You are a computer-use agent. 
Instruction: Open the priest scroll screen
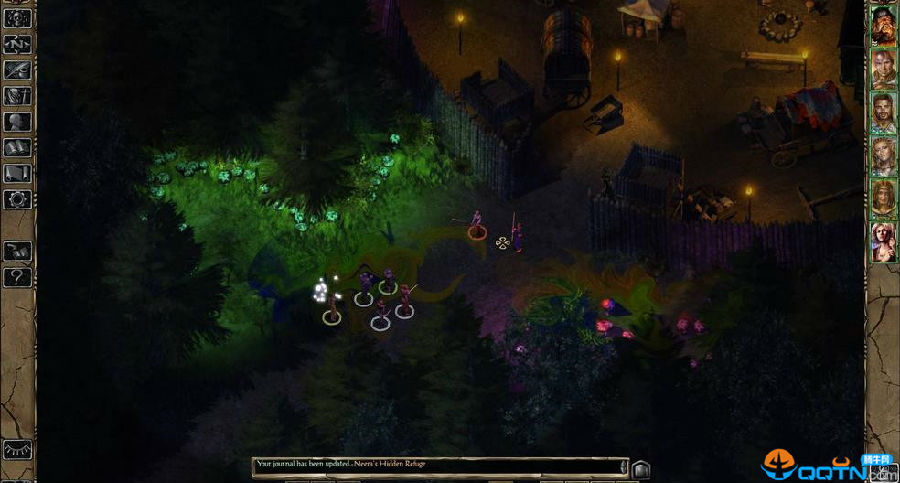pos(17,174)
